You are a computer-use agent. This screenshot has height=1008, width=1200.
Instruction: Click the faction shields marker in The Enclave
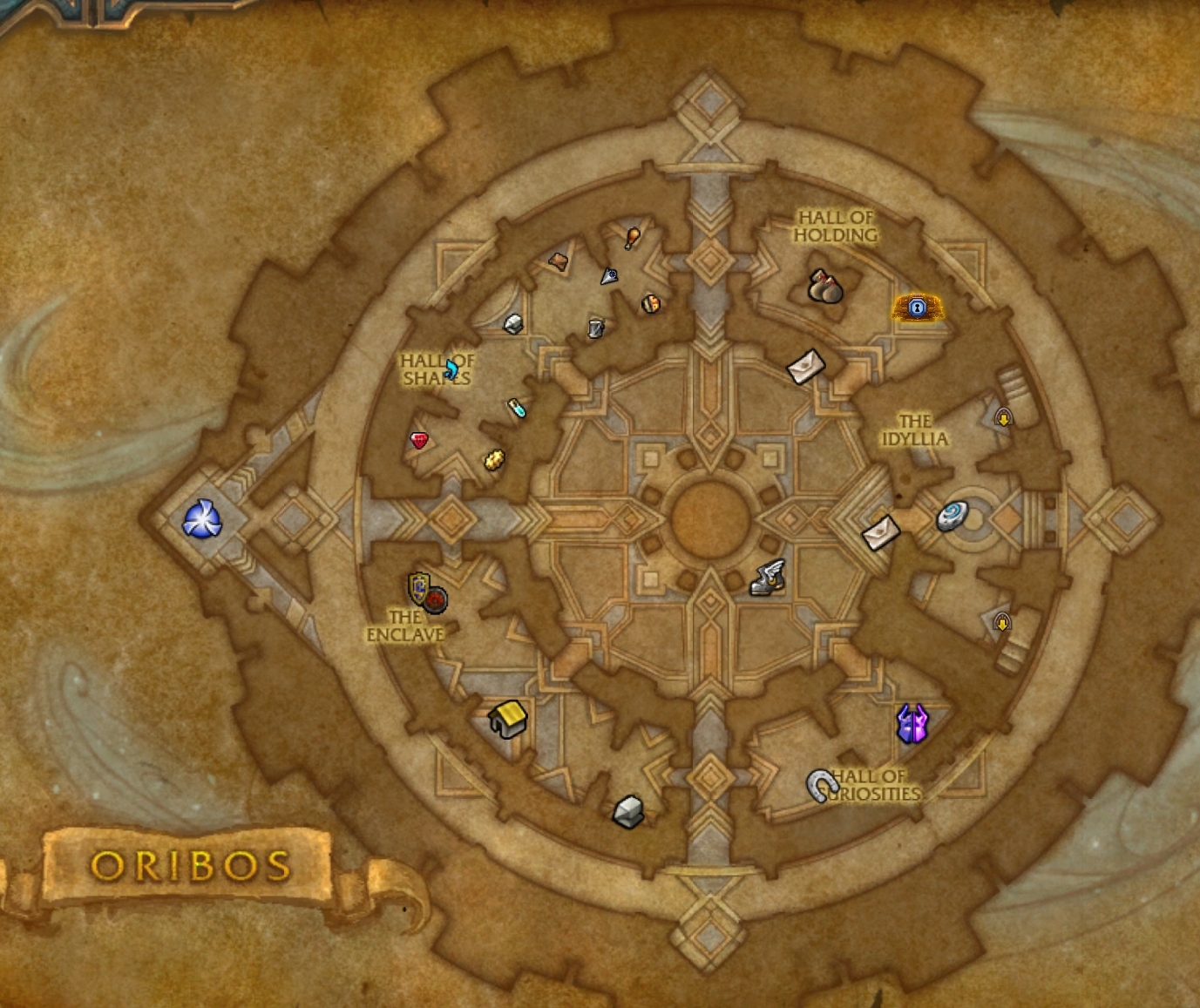[427, 592]
